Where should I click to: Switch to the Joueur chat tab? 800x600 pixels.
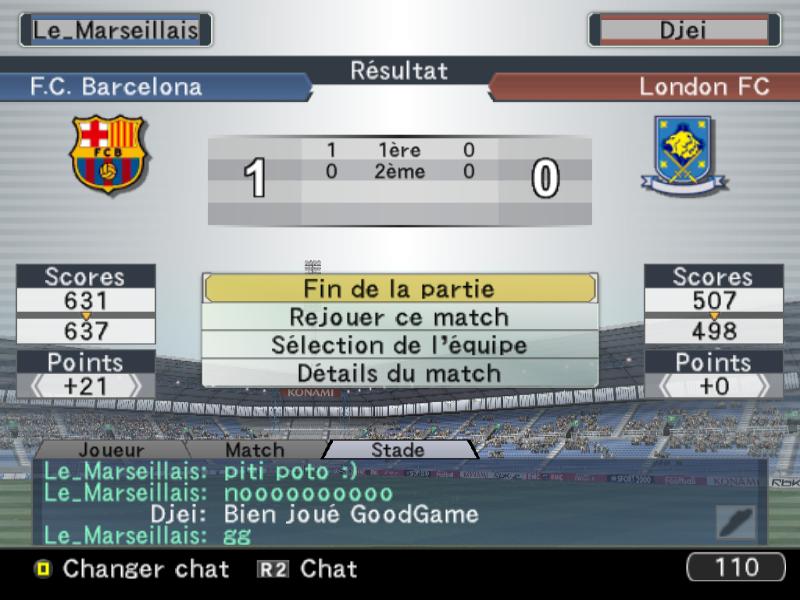coord(110,450)
